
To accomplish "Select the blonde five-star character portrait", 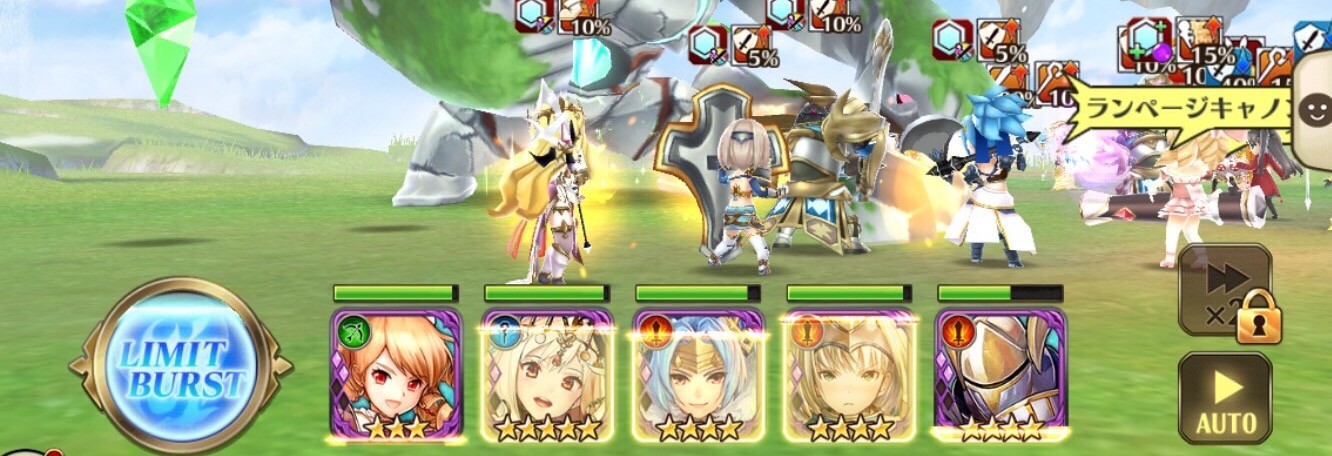I will (x=547, y=374).
